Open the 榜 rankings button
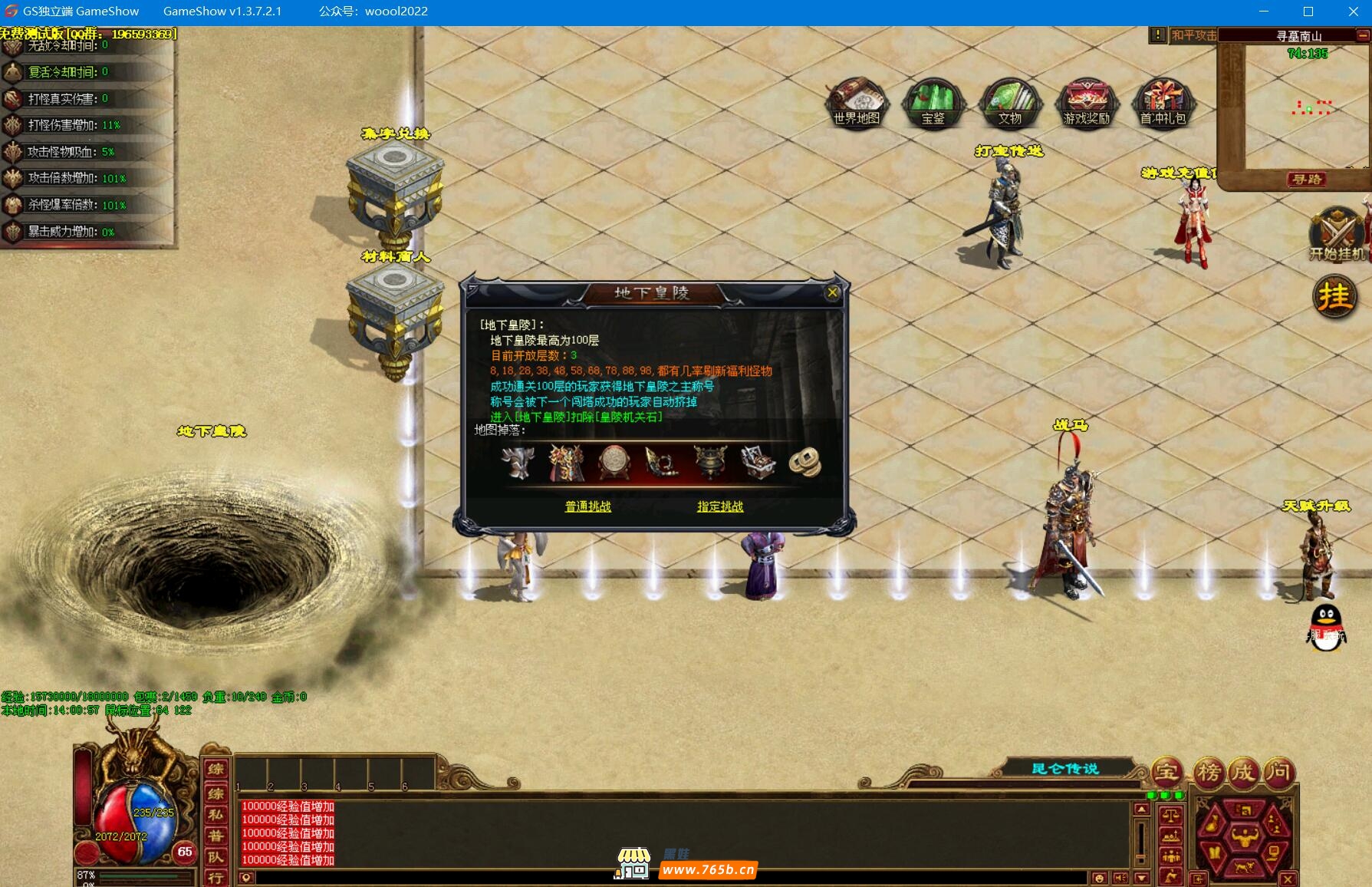This screenshot has height=887, width=1372. [x=1208, y=772]
